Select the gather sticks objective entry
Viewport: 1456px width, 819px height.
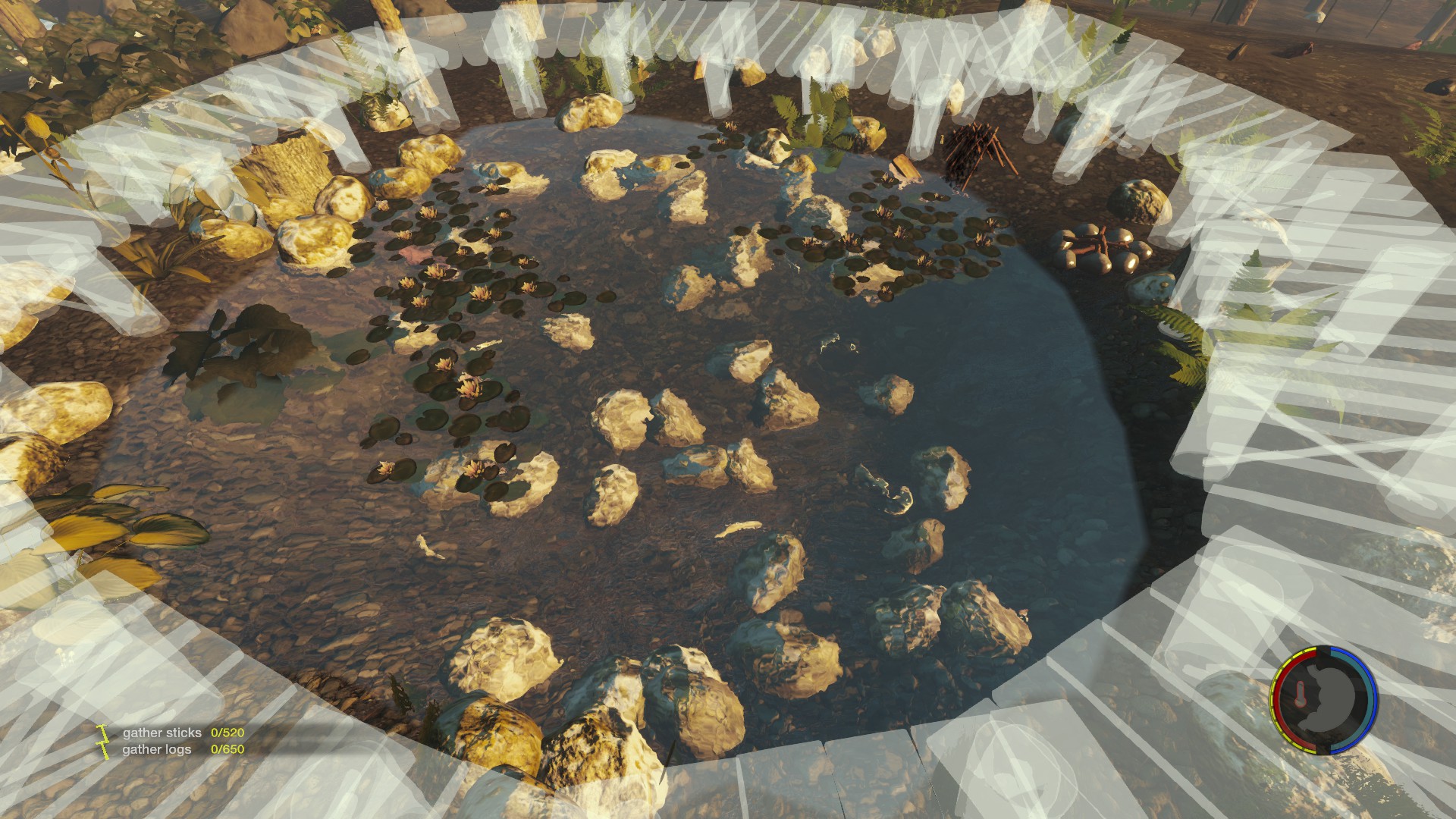(x=162, y=733)
